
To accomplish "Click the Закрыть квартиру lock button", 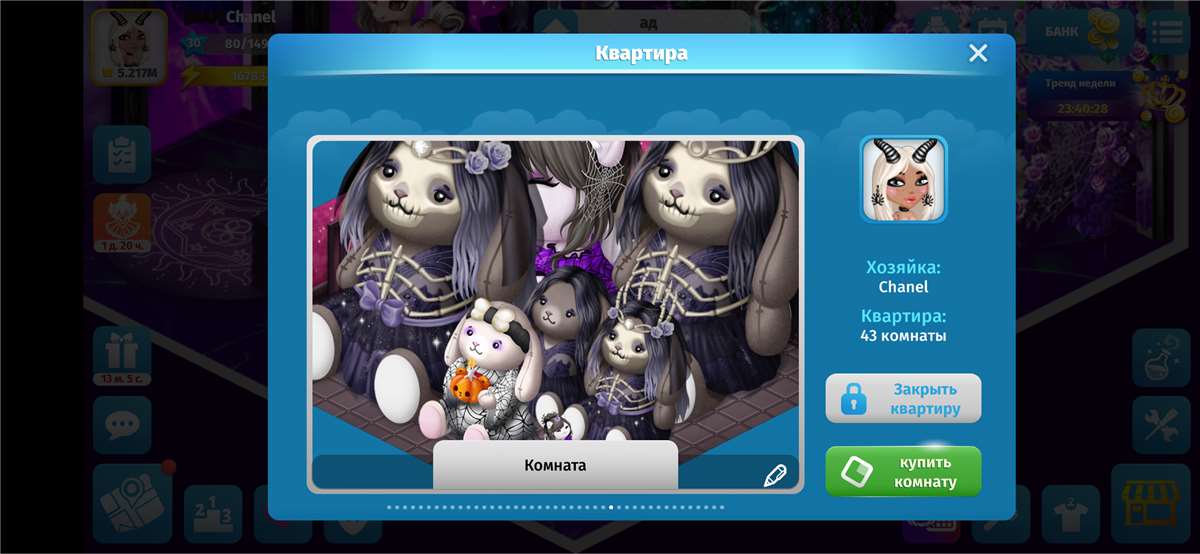I will [x=903, y=398].
